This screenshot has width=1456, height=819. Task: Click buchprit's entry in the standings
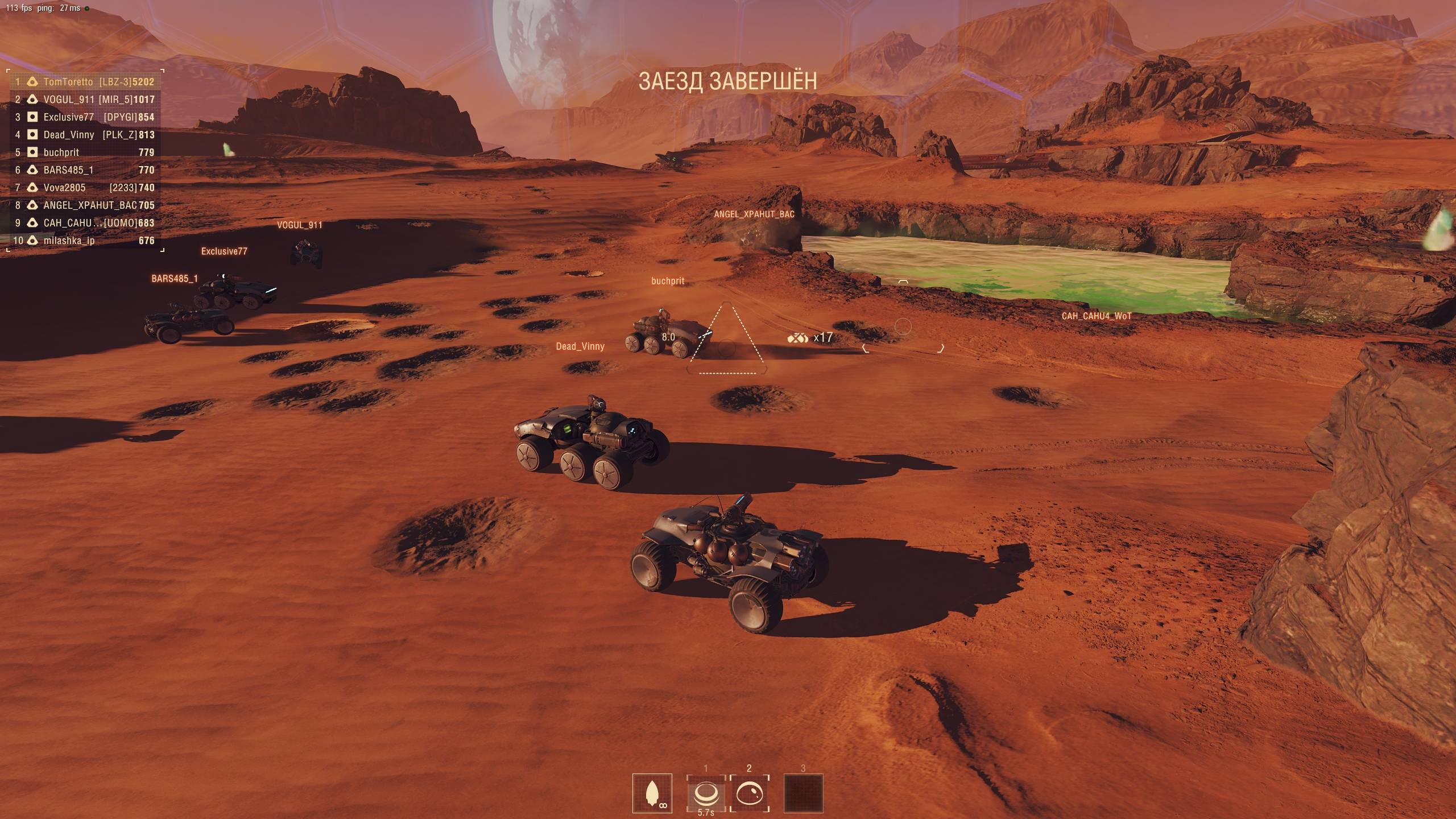[x=85, y=152]
